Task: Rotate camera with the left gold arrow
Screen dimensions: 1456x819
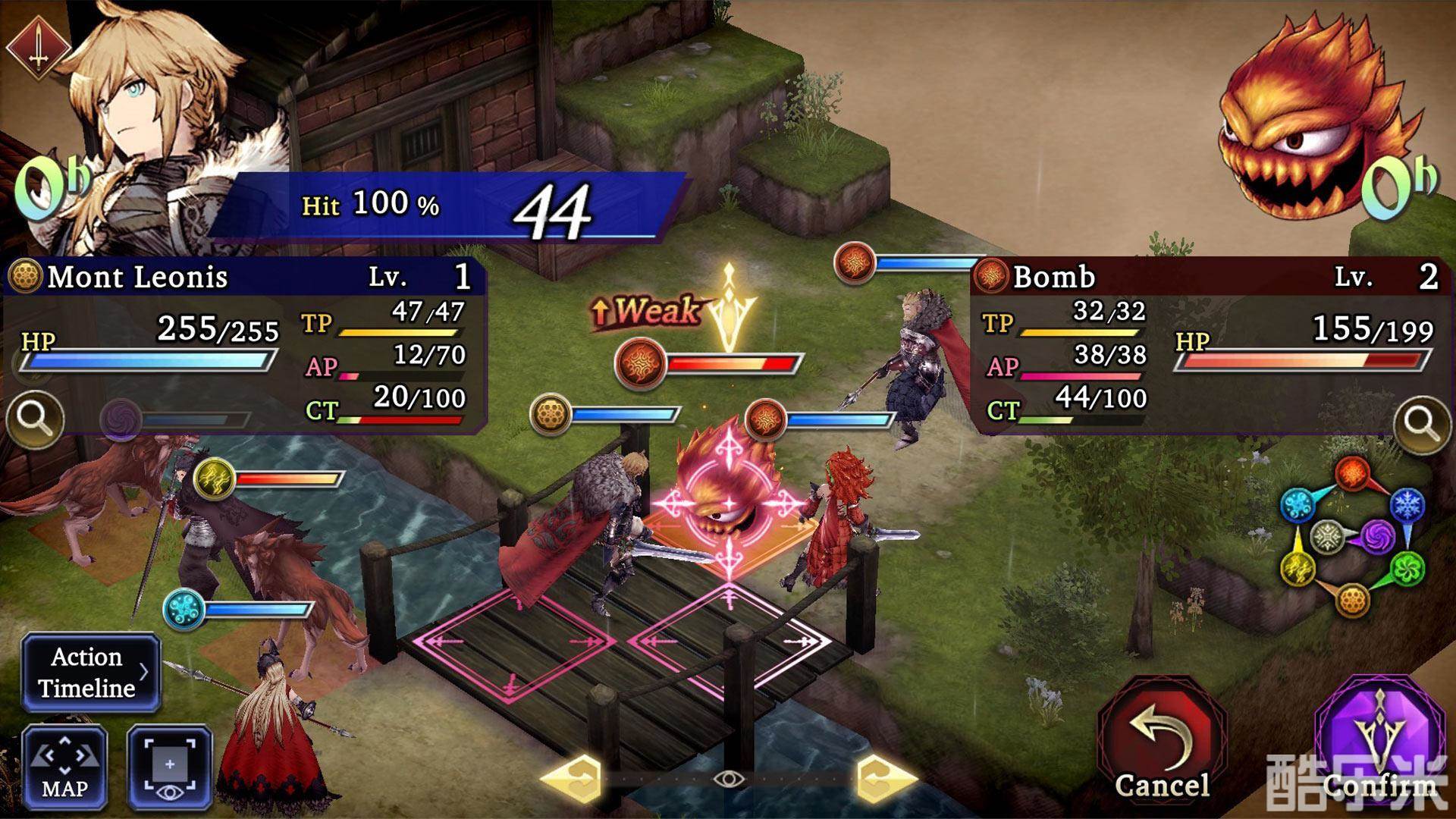Action: tap(573, 779)
